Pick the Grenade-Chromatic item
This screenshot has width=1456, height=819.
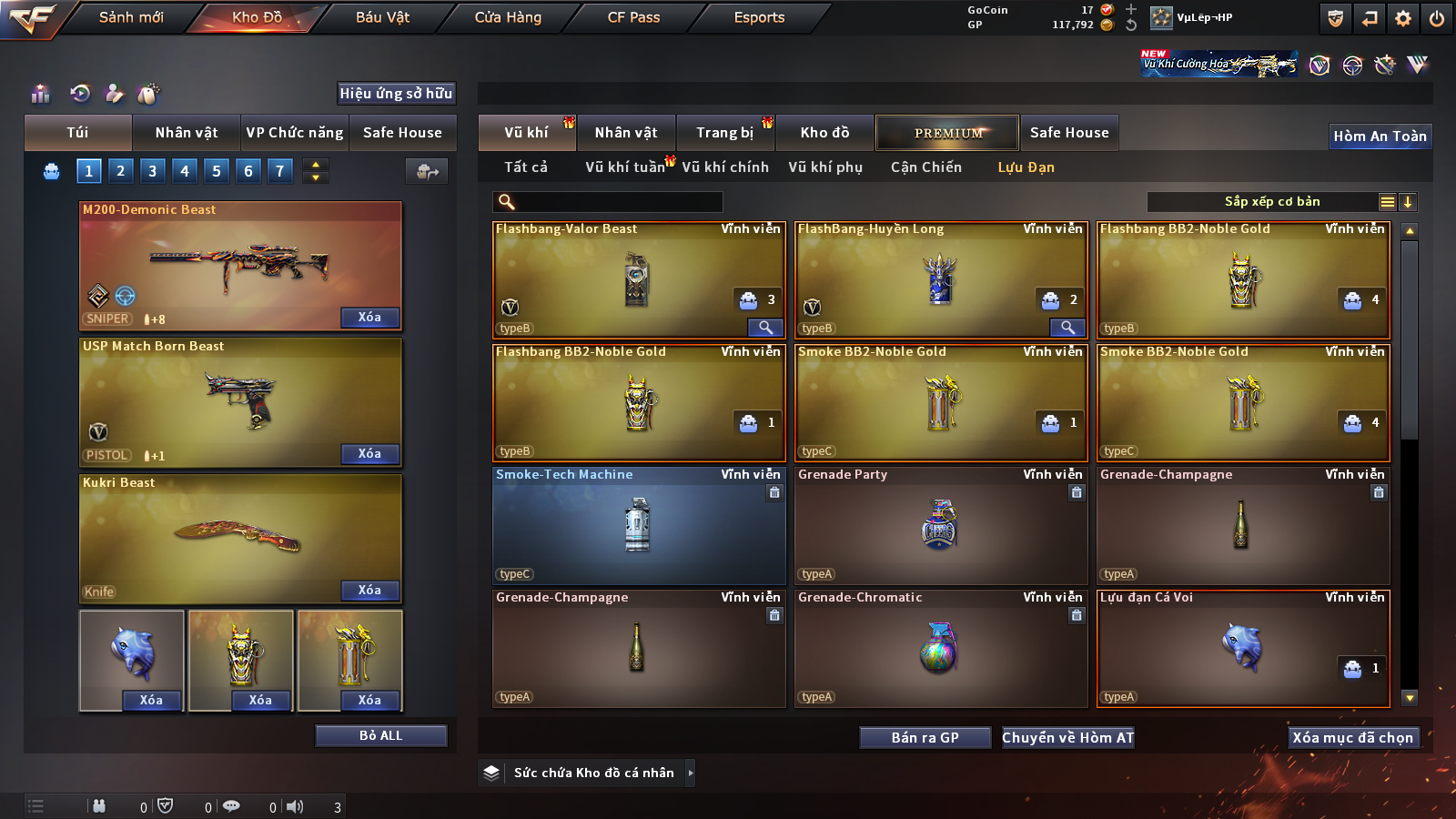(940, 649)
